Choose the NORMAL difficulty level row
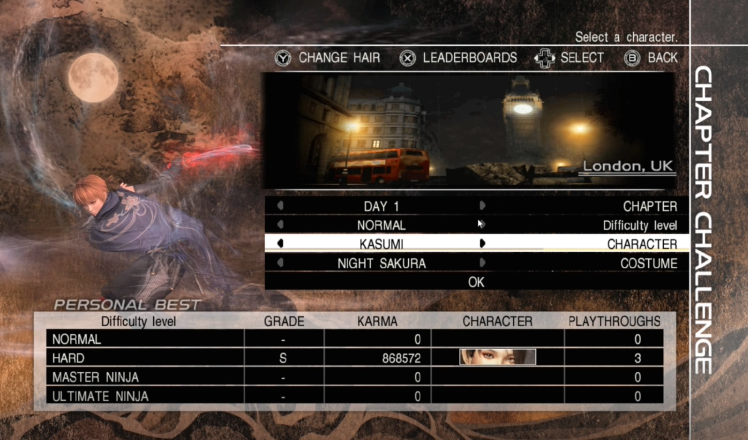 (x=380, y=225)
